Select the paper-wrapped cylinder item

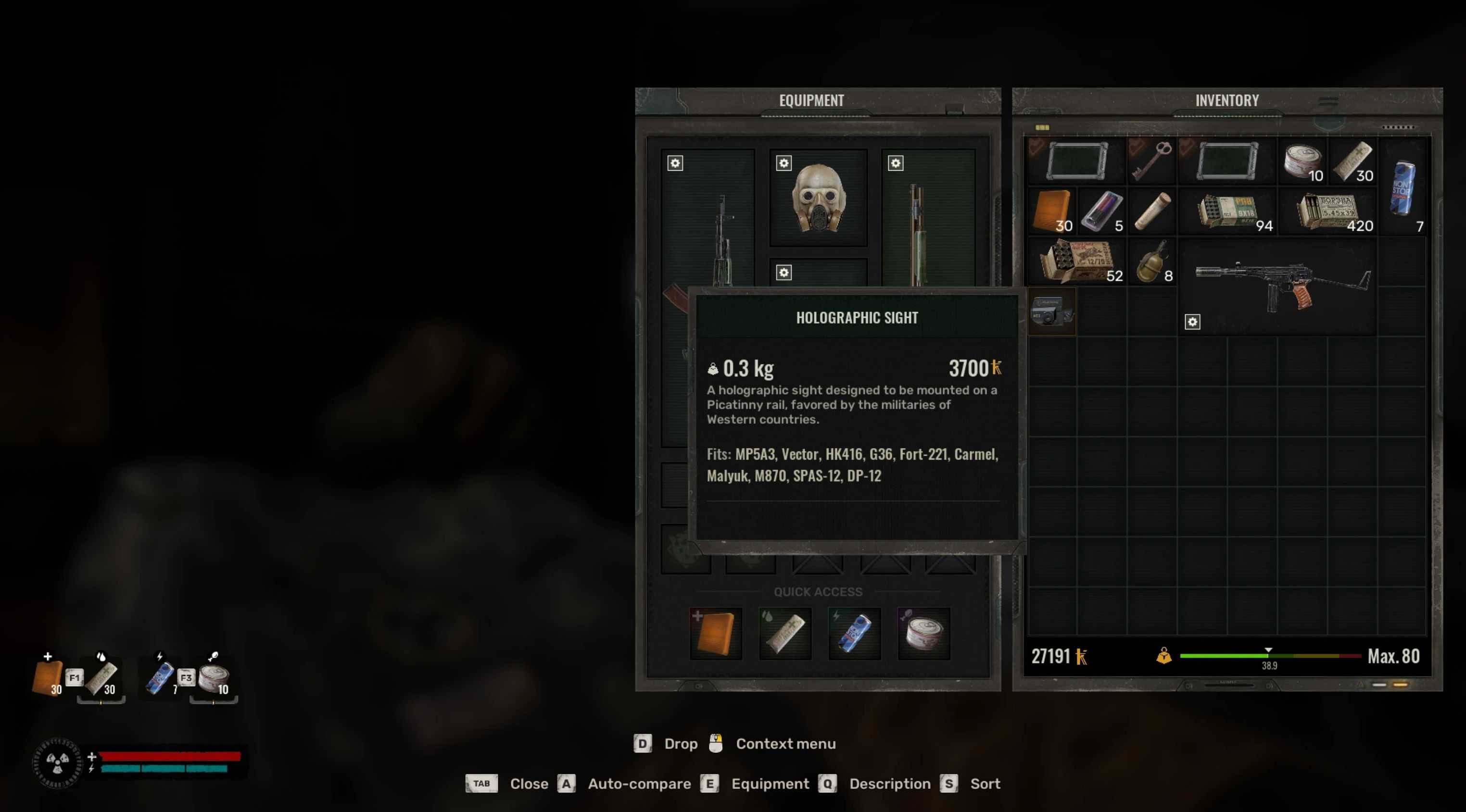1151,211
